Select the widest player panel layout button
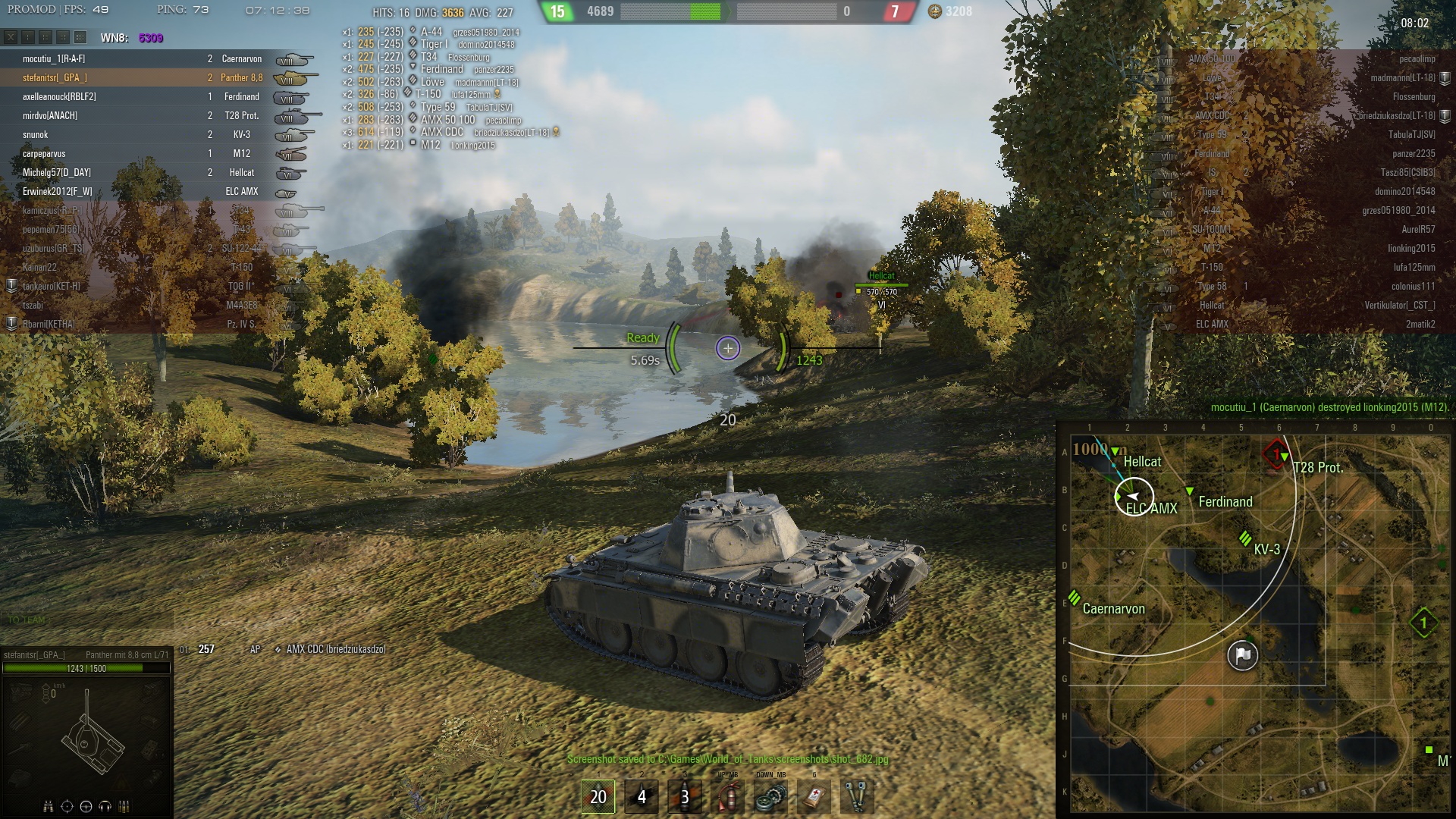 (x=80, y=37)
